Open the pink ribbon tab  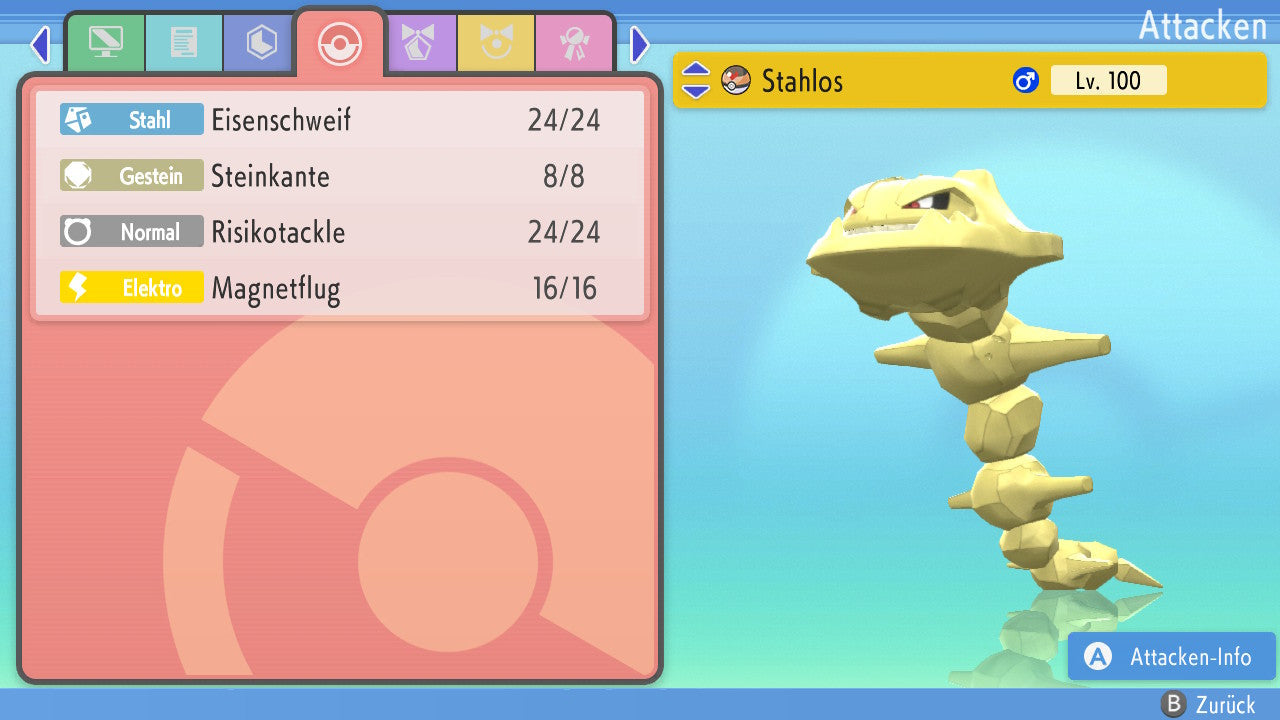click(x=575, y=42)
